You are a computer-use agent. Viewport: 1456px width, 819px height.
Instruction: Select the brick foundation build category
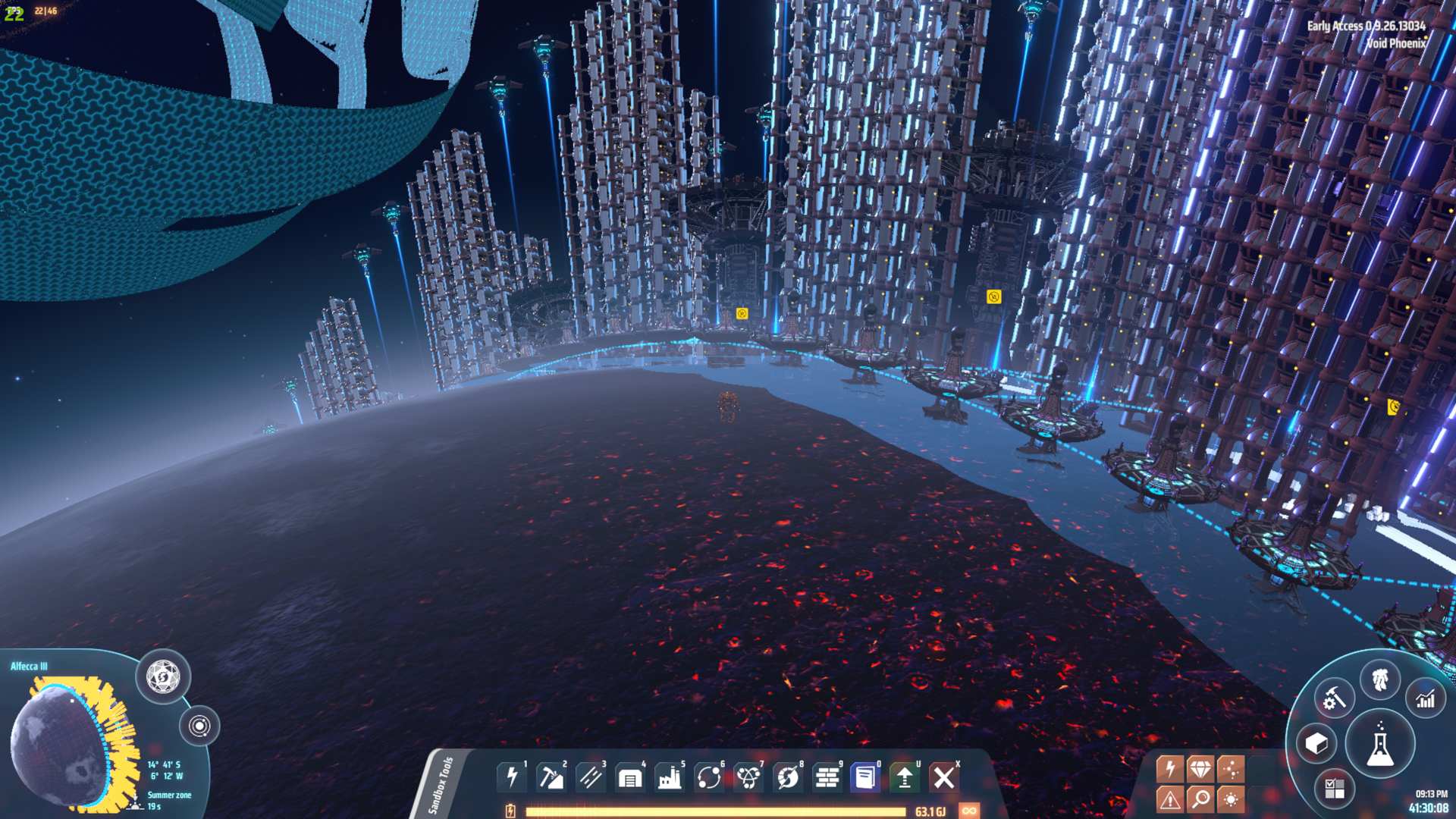pyautogui.click(x=827, y=777)
